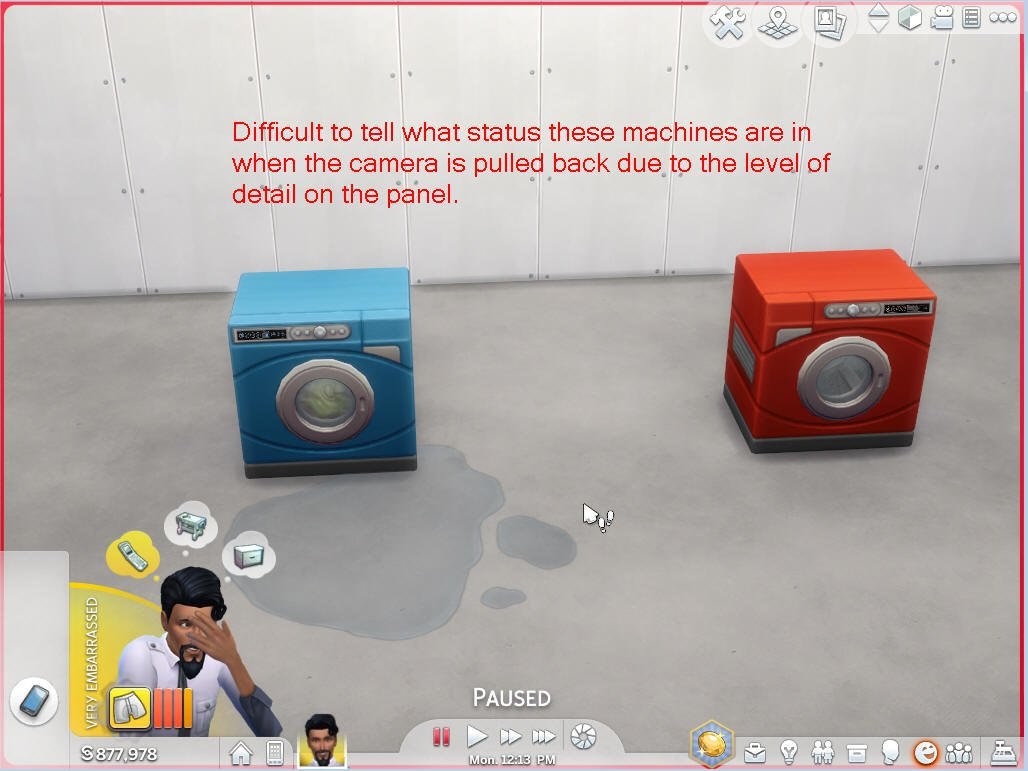The height and width of the screenshot is (771, 1028).
Task: Toggle the walls view cube icon
Action: click(910, 18)
